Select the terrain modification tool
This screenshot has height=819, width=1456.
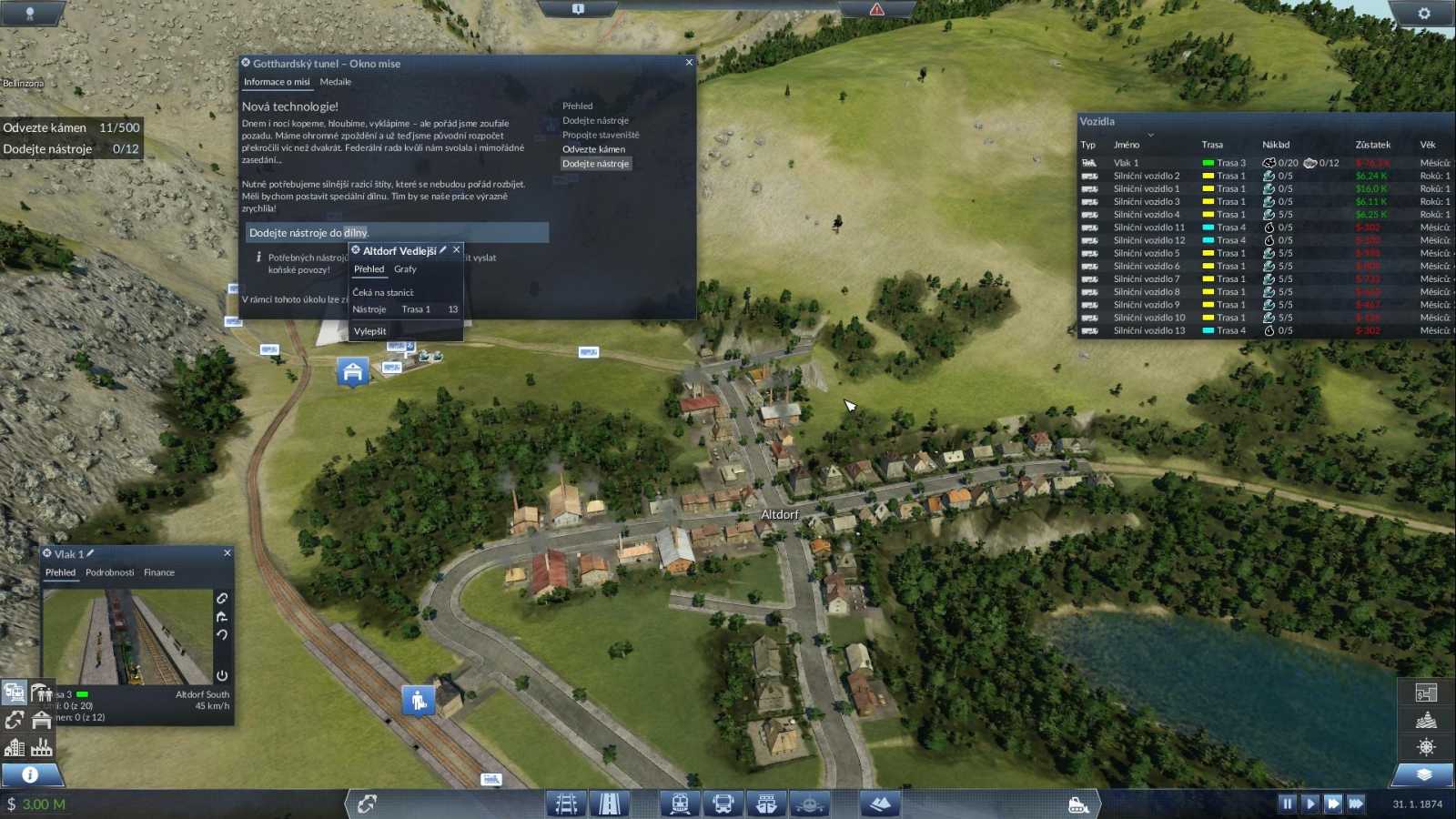point(879,804)
